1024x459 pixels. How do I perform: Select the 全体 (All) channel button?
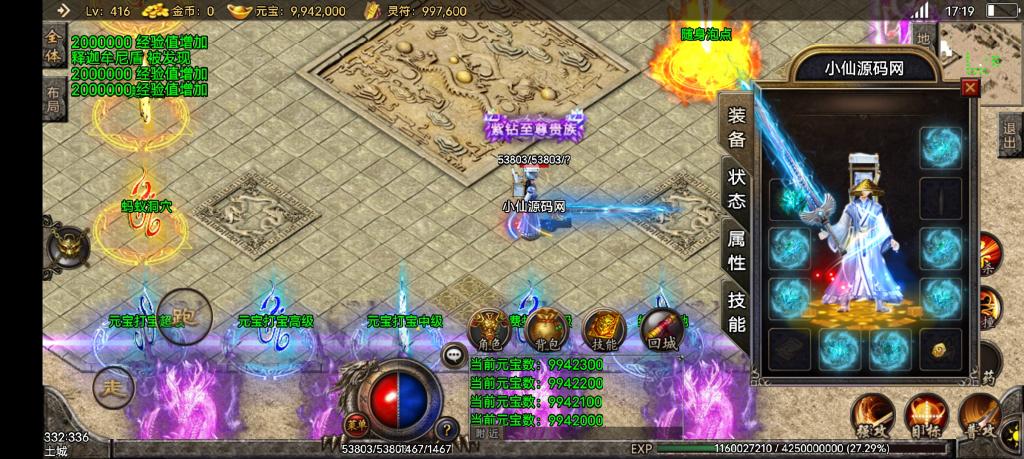pyautogui.click(x=52, y=46)
